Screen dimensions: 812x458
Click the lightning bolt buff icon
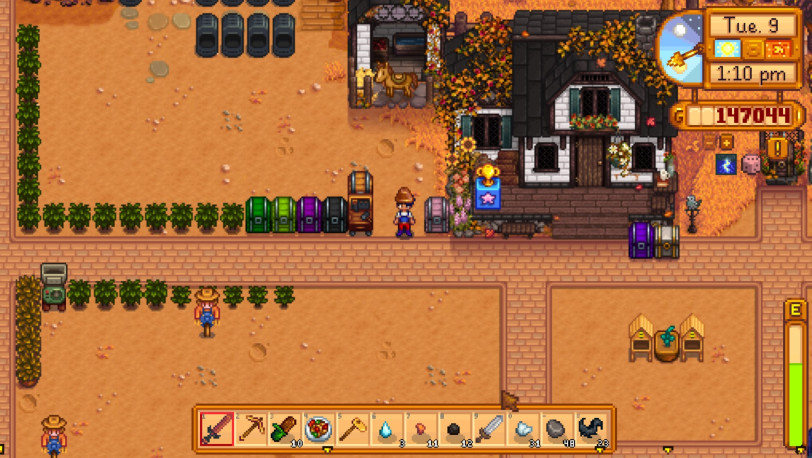pos(727,165)
